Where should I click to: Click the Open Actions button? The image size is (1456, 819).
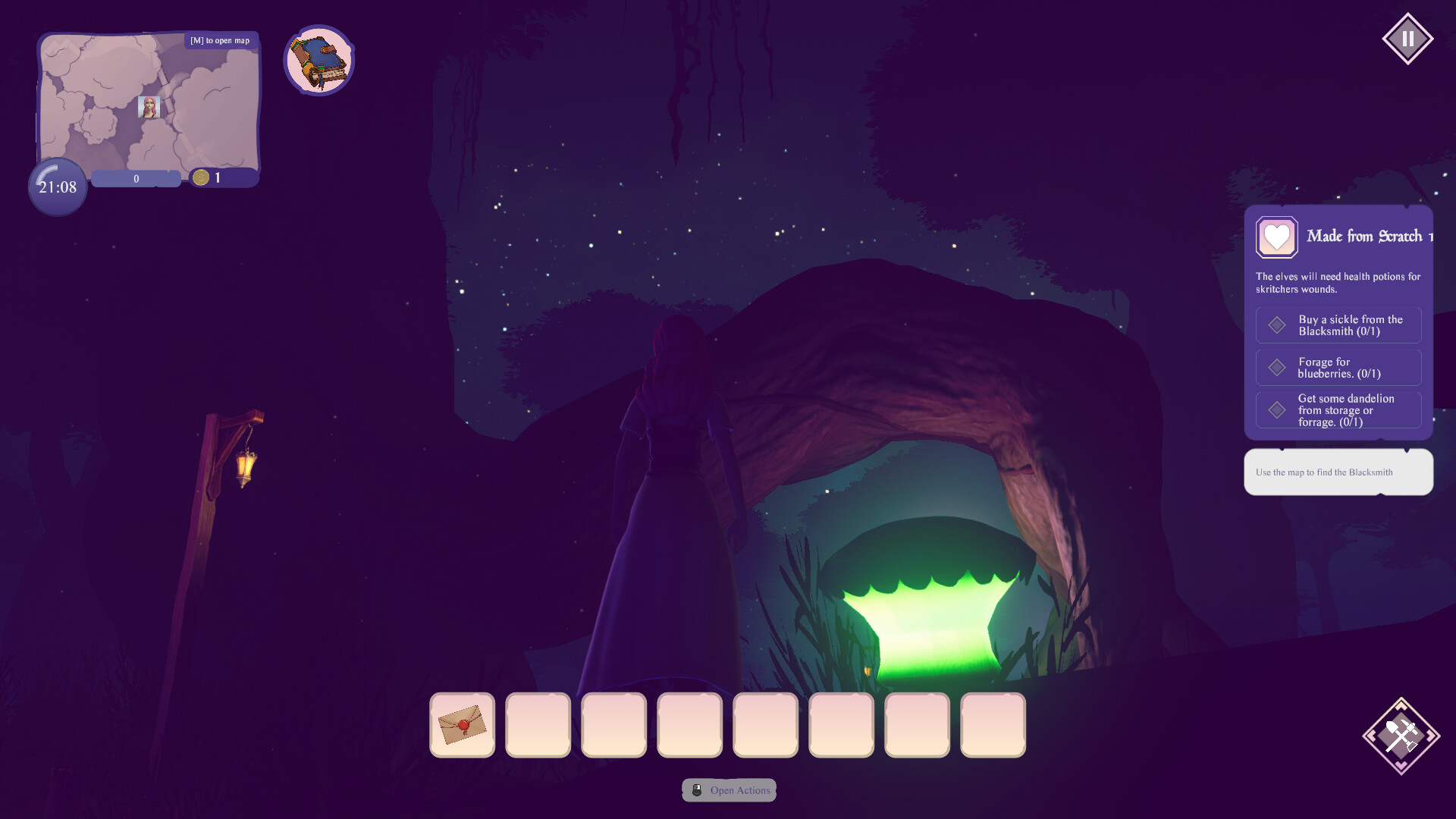click(729, 790)
